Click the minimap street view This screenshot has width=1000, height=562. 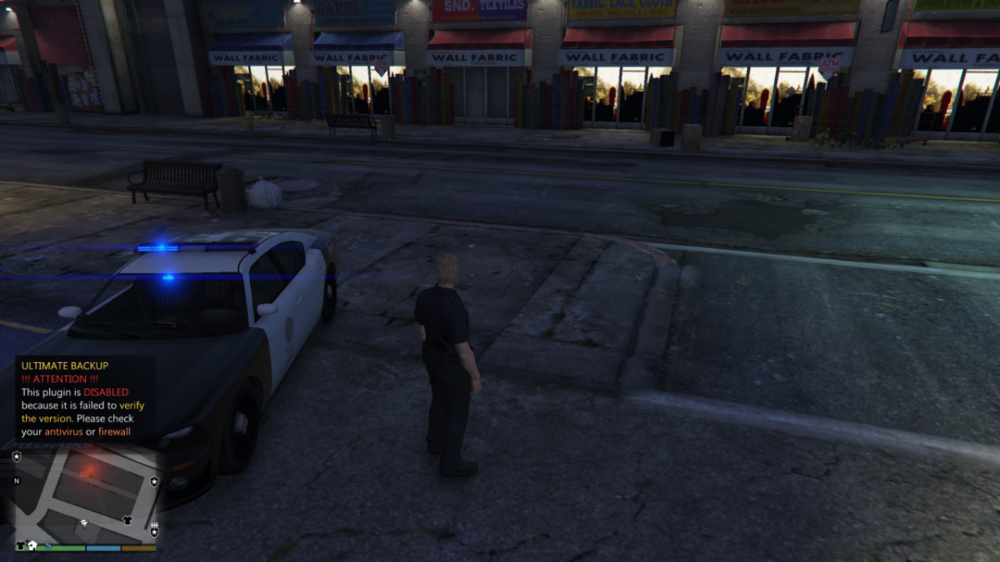(x=85, y=495)
